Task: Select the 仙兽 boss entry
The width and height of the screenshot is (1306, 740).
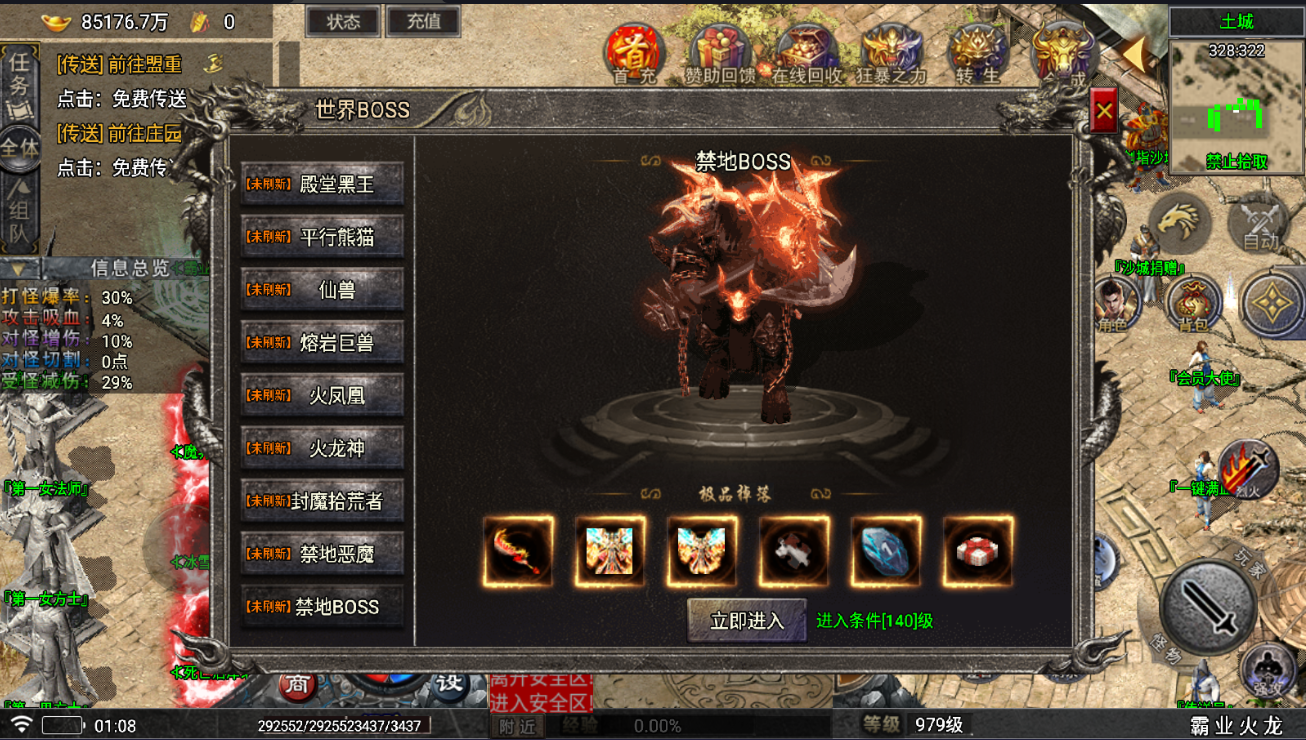Action: 322,290
